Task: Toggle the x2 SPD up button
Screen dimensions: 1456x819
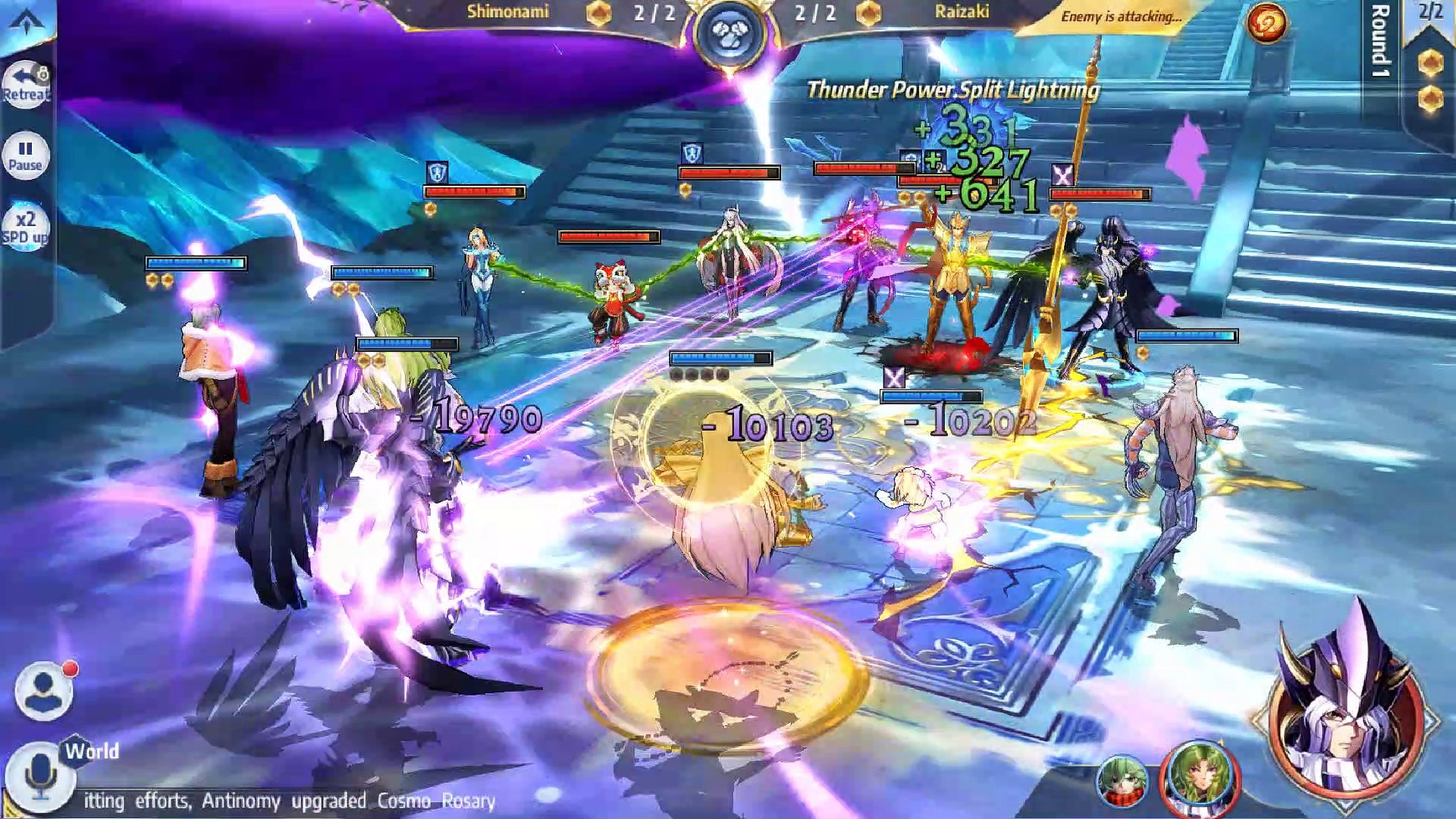Action: click(26, 227)
